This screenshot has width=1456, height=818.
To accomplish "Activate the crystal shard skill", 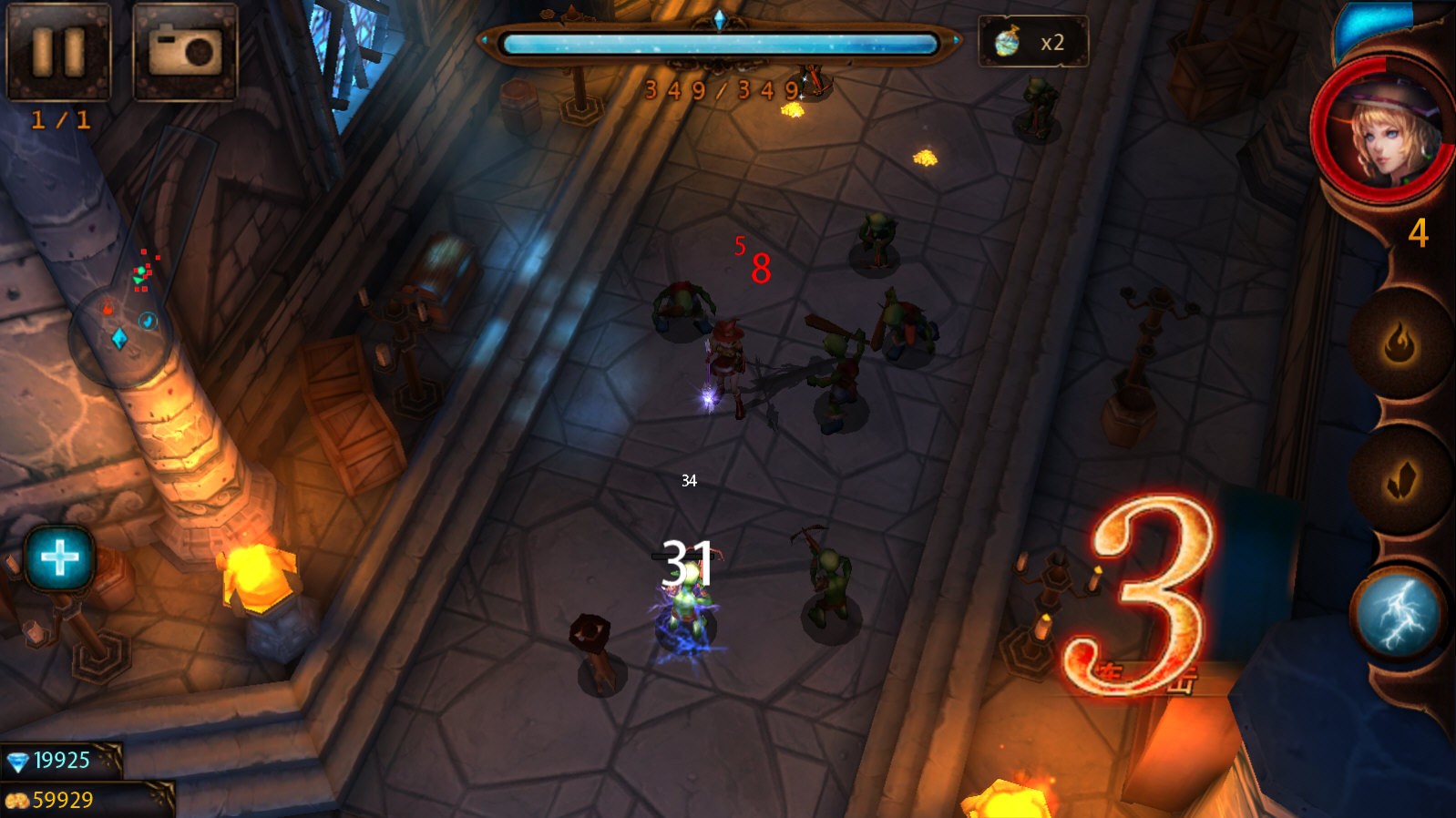I will coord(1400,480).
